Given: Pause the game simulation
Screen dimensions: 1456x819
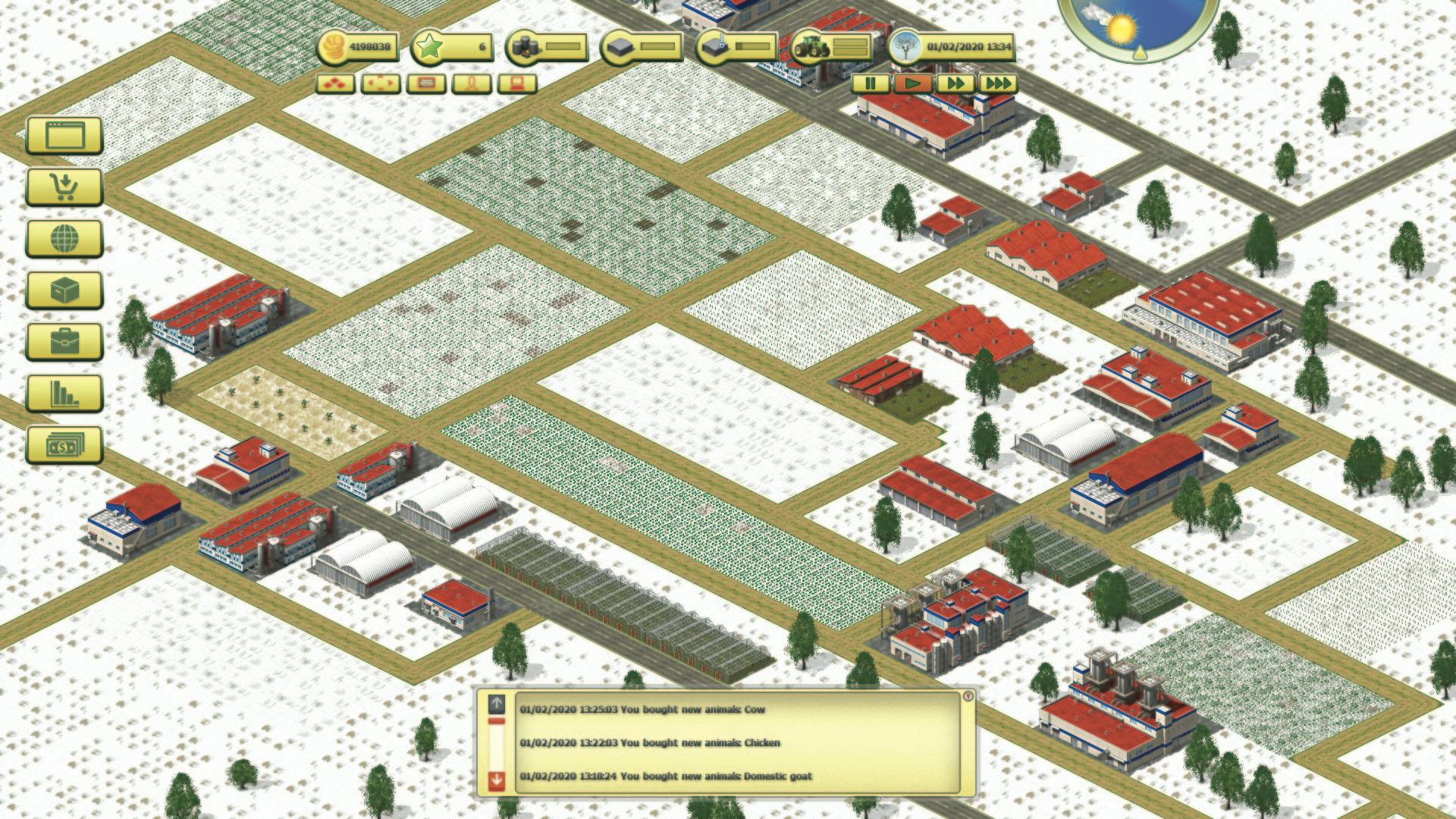Looking at the screenshot, I should point(871,84).
